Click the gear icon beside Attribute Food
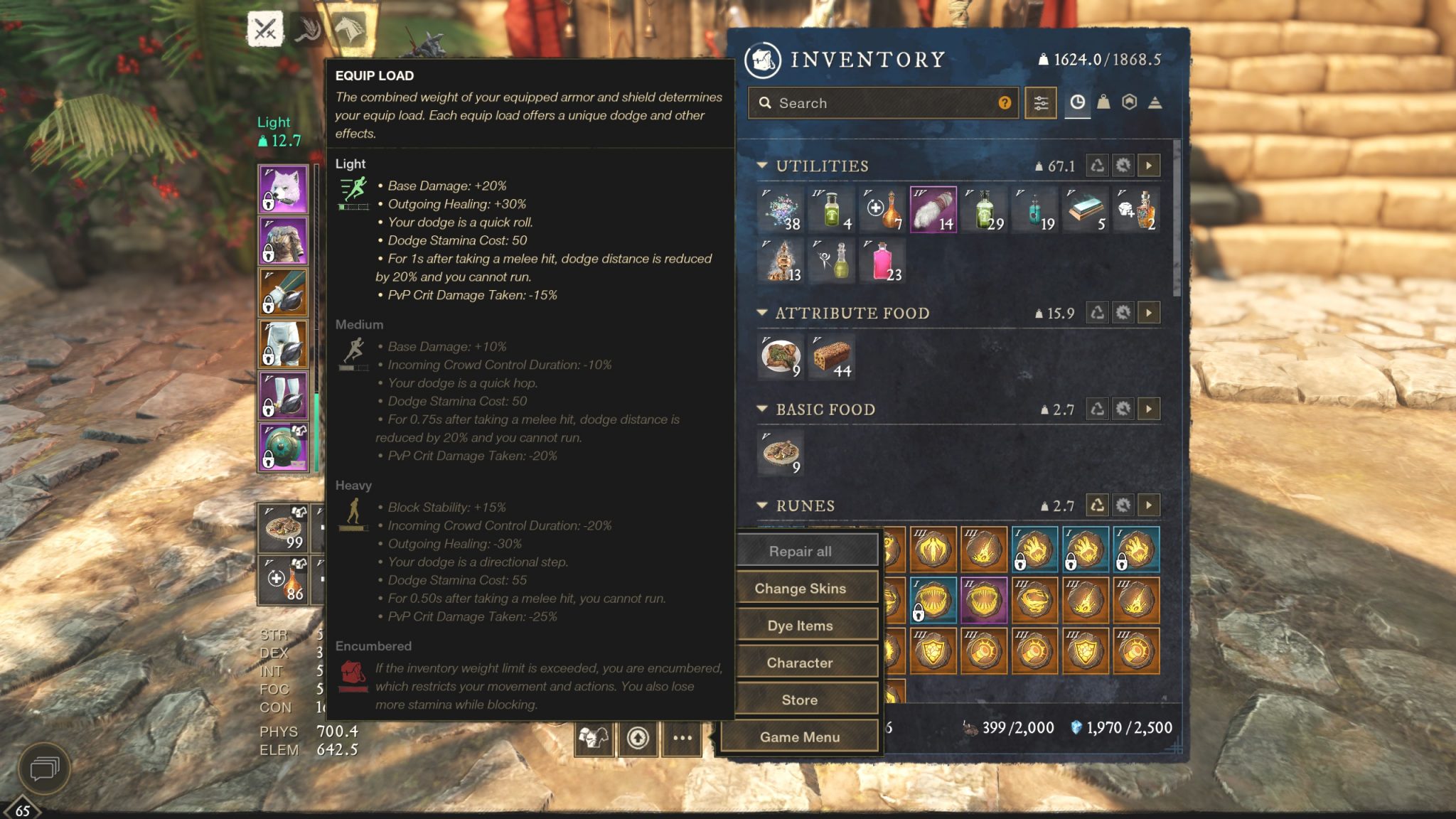Viewport: 1456px width, 819px height. point(1123,314)
